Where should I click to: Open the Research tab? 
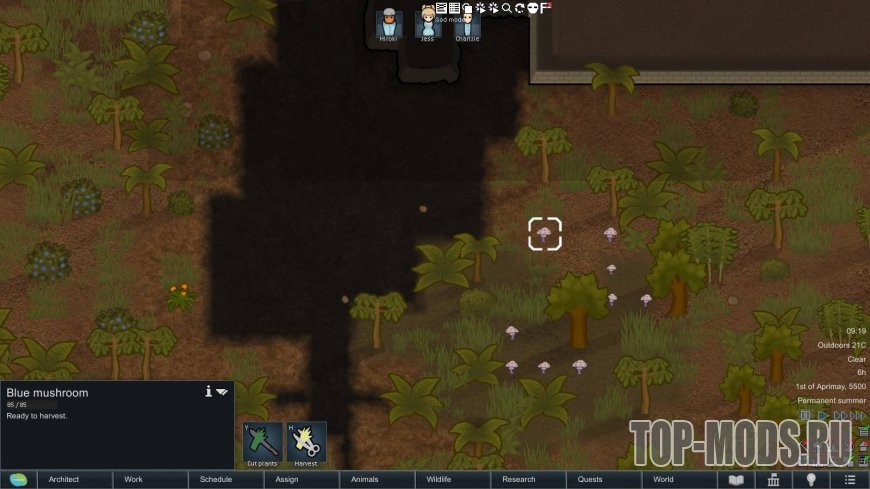[519, 480]
